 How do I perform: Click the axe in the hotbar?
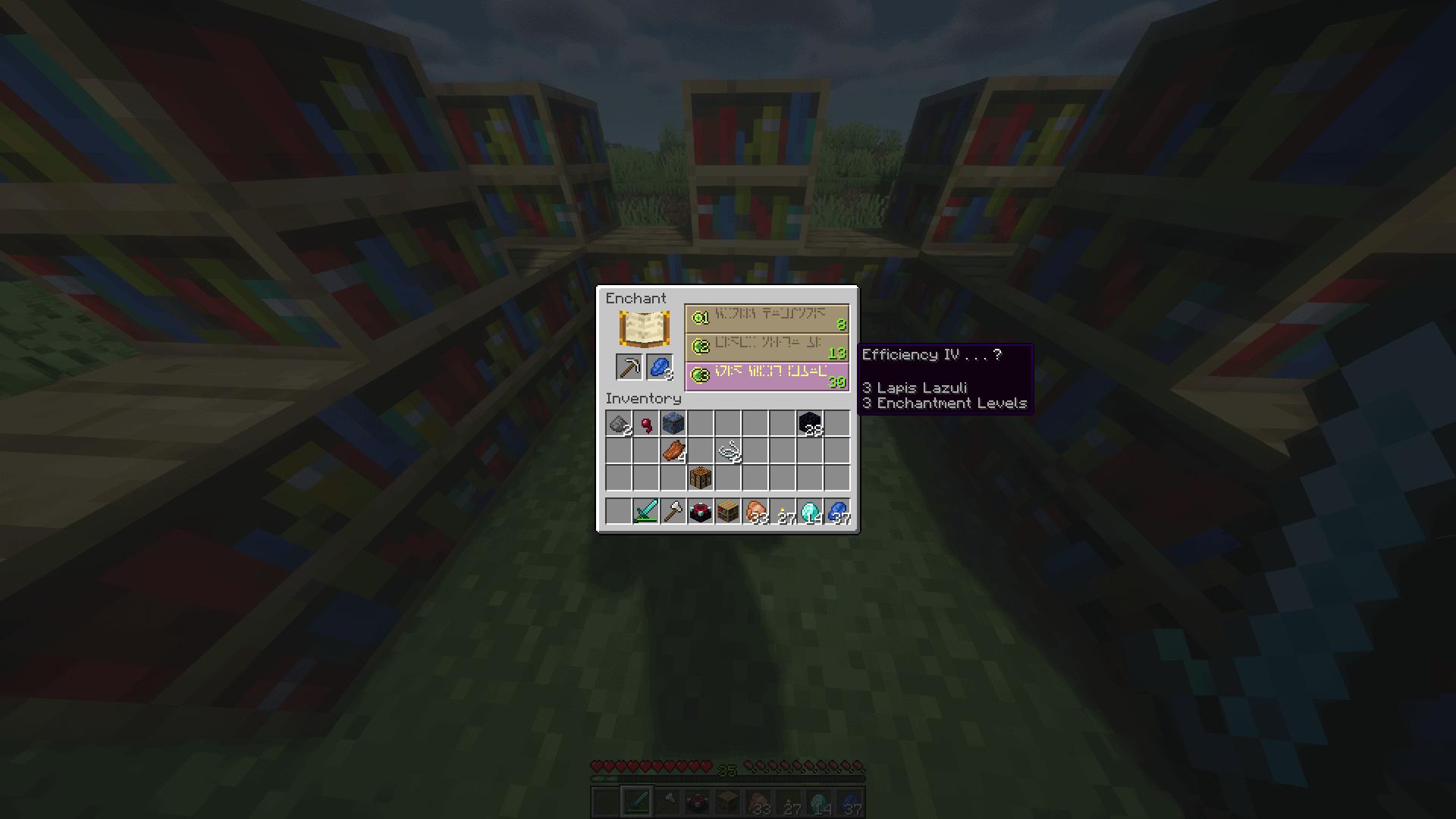pyautogui.click(x=673, y=511)
